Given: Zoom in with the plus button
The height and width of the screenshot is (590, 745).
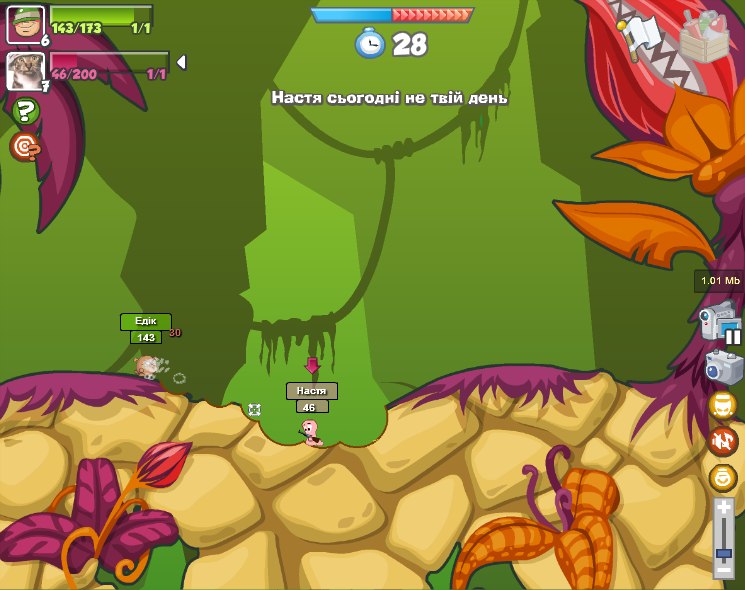Looking at the screenshot, I should (724, 509).
